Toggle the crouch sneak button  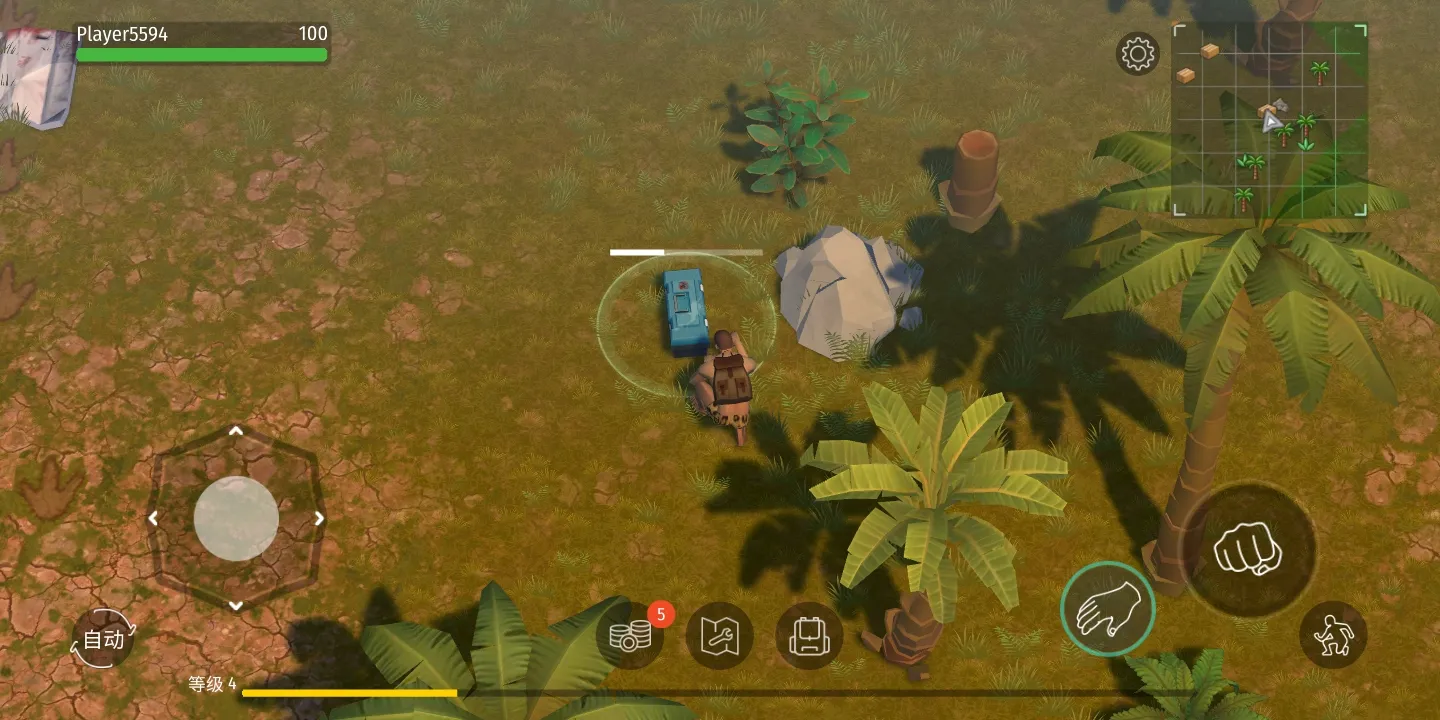coord(1334,635)
